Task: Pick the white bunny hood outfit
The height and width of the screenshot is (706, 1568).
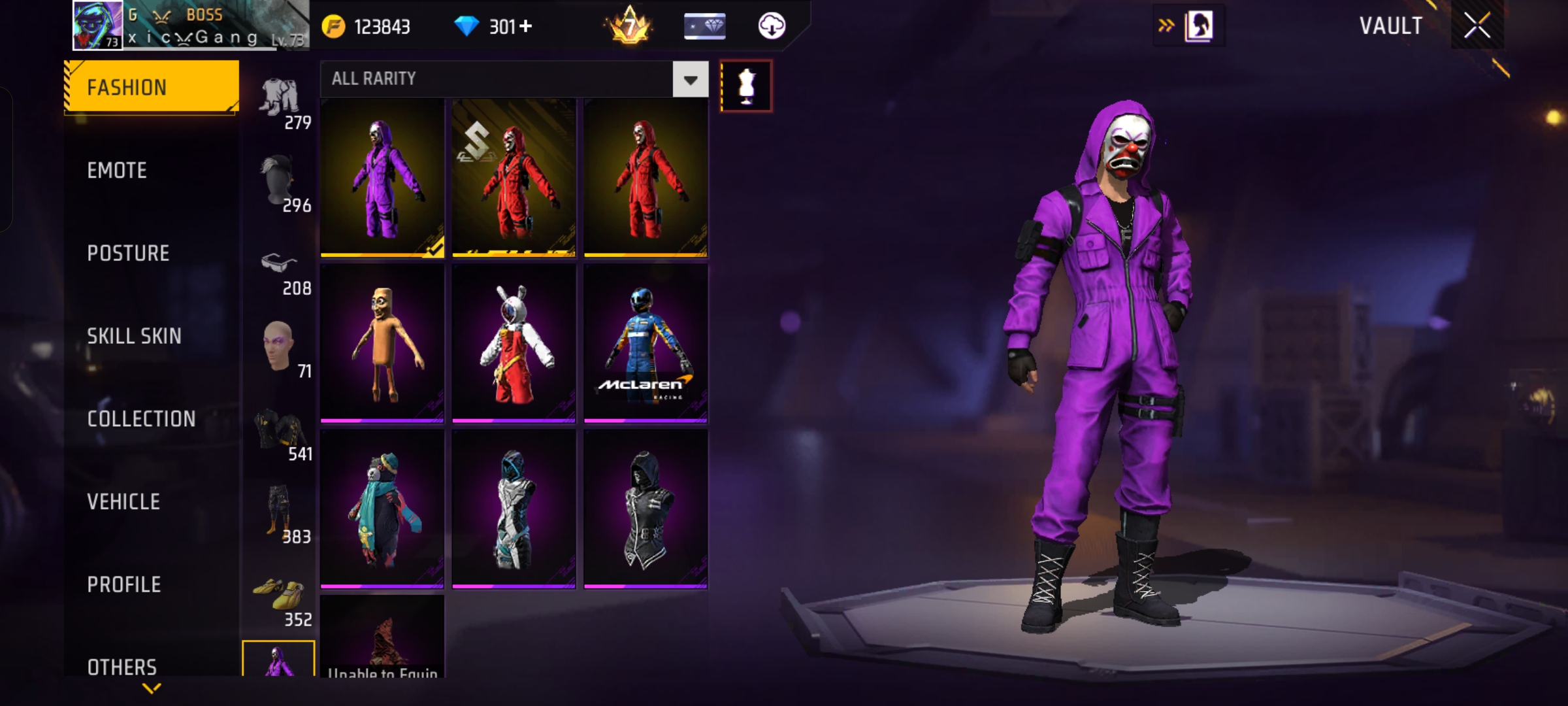Action: point(514,343)
